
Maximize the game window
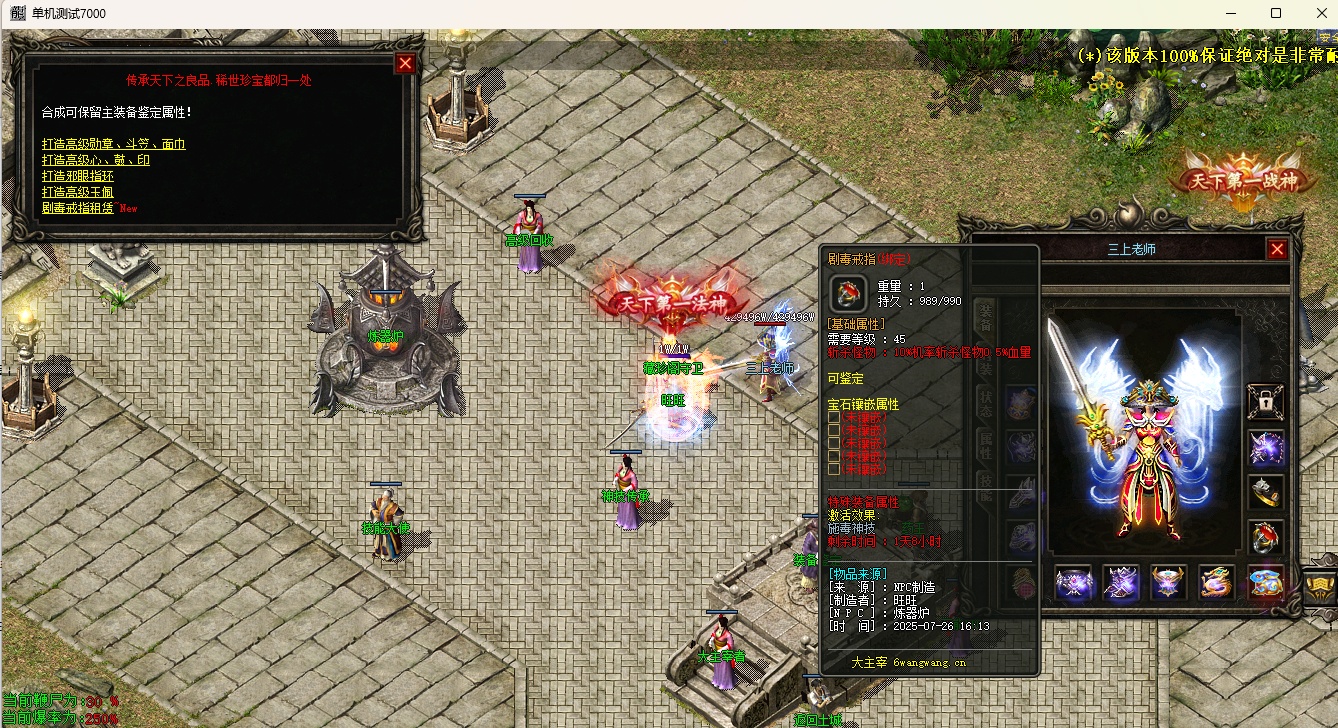click(x=1276, y=13)
